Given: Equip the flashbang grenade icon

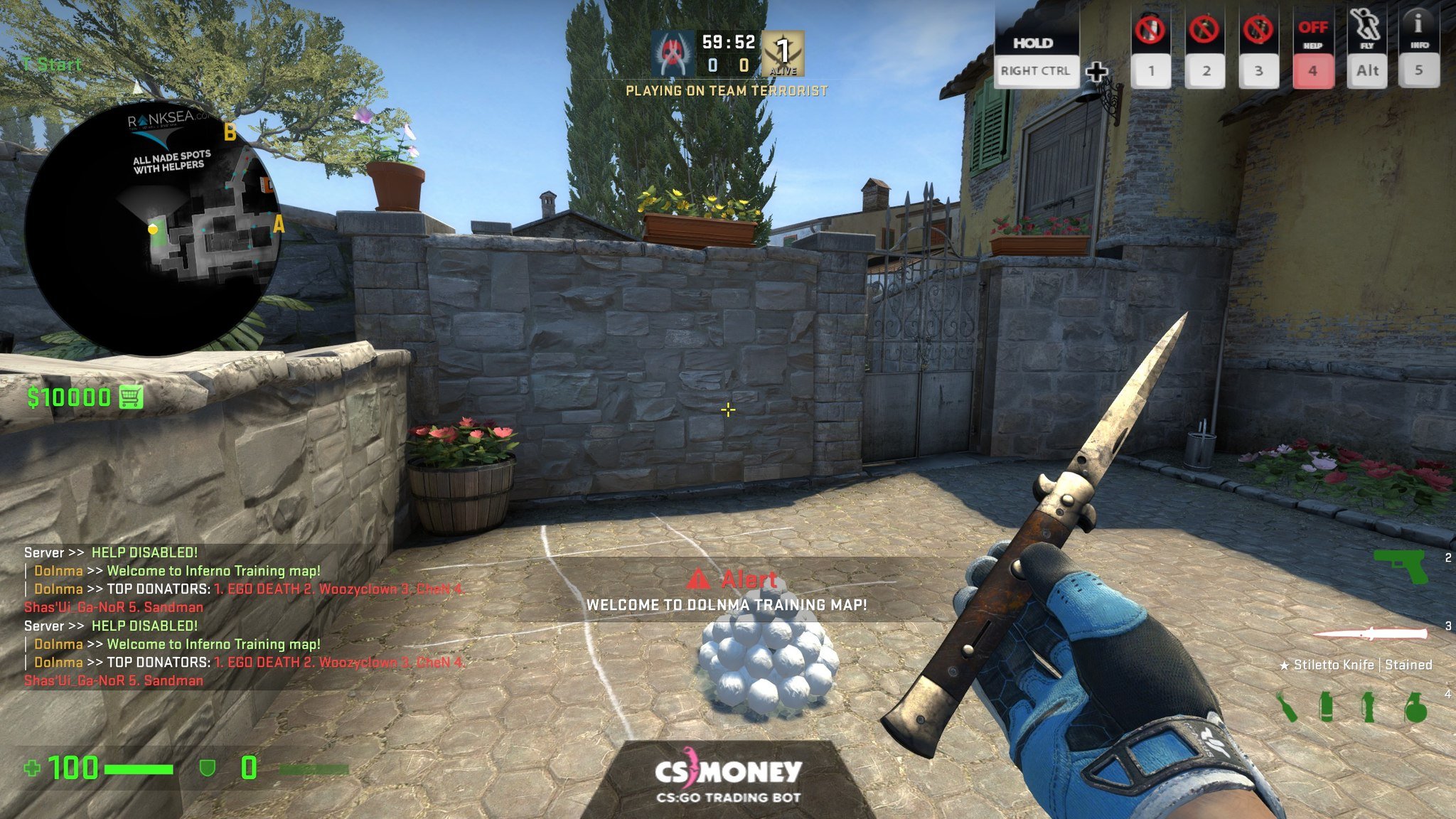Looking at the screenshot, I should point(1369,707).
